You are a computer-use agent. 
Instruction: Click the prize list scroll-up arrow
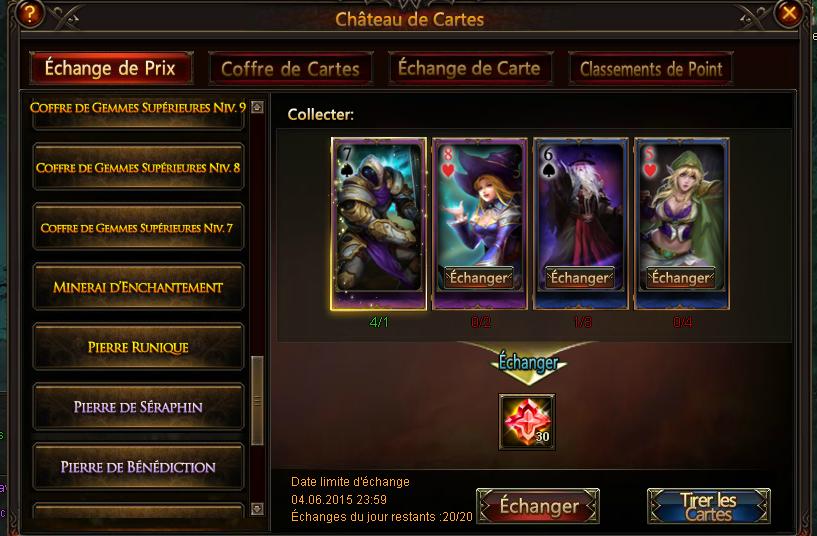click(257, 107)
